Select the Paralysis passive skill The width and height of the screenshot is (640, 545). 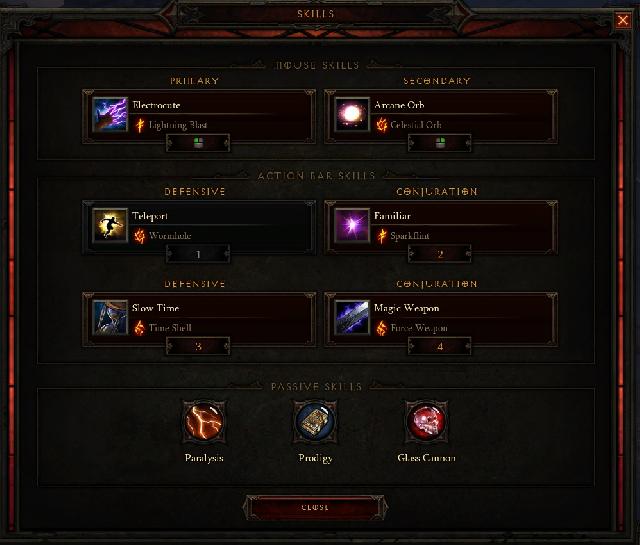coord(204,421)
